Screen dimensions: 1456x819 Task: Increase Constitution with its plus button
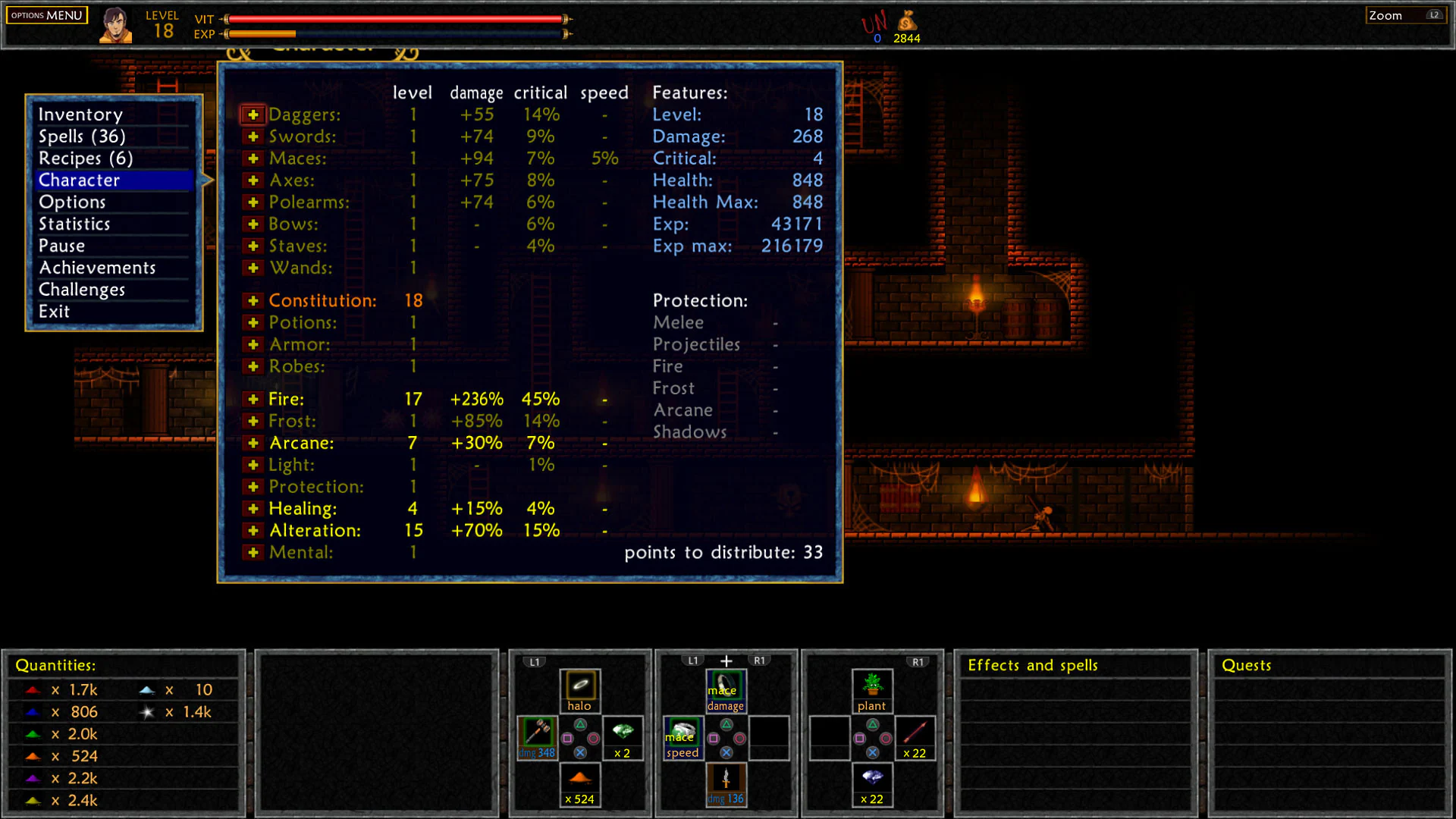[253, 300]
